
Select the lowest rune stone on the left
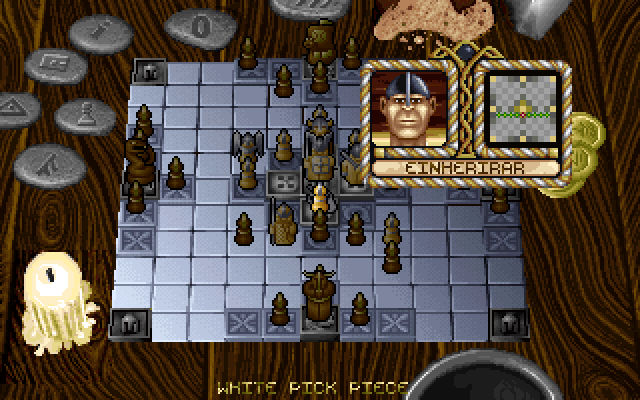46,159
